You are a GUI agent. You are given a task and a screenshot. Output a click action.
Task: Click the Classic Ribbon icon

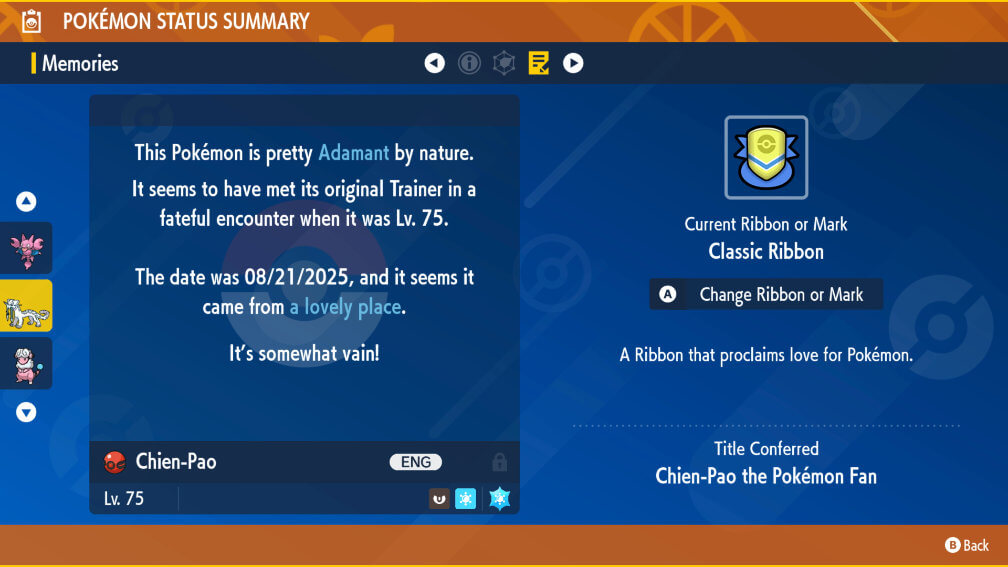click(766, 158)
